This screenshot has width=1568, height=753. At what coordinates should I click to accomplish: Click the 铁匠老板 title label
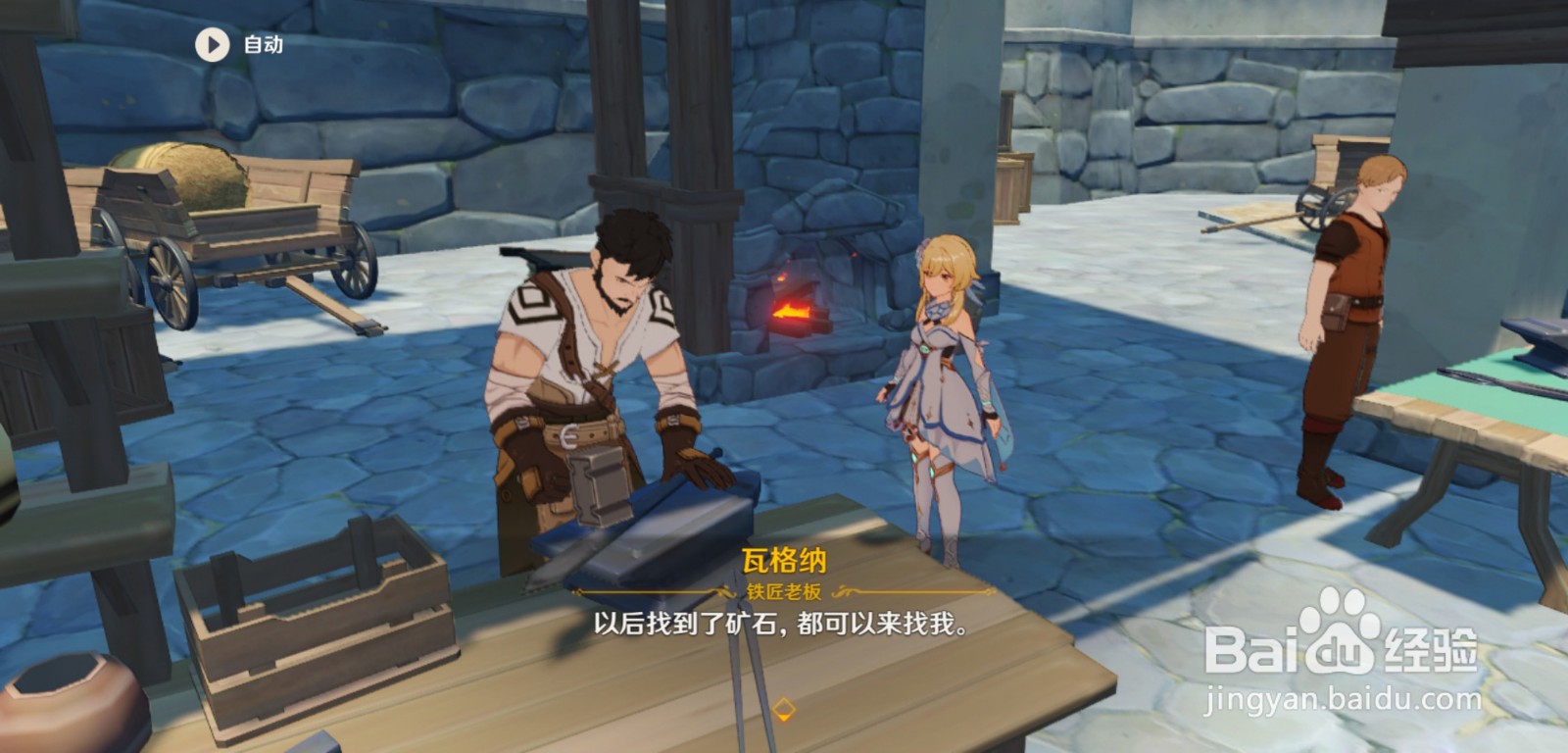pos(784,589)
